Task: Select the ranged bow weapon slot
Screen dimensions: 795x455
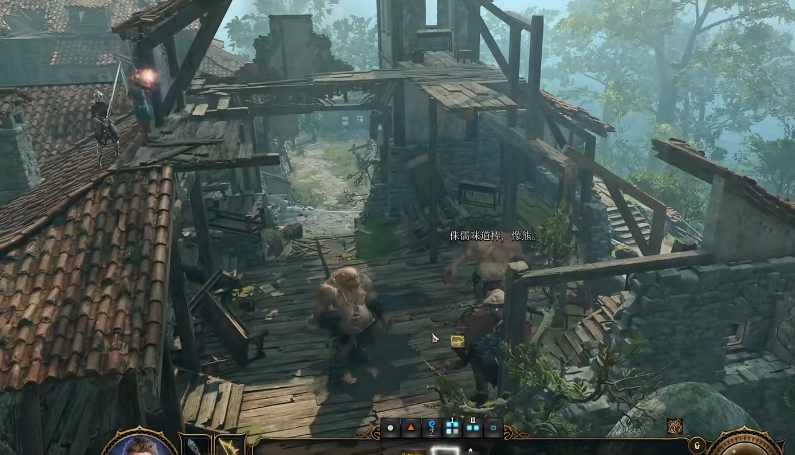Action: 231,446
